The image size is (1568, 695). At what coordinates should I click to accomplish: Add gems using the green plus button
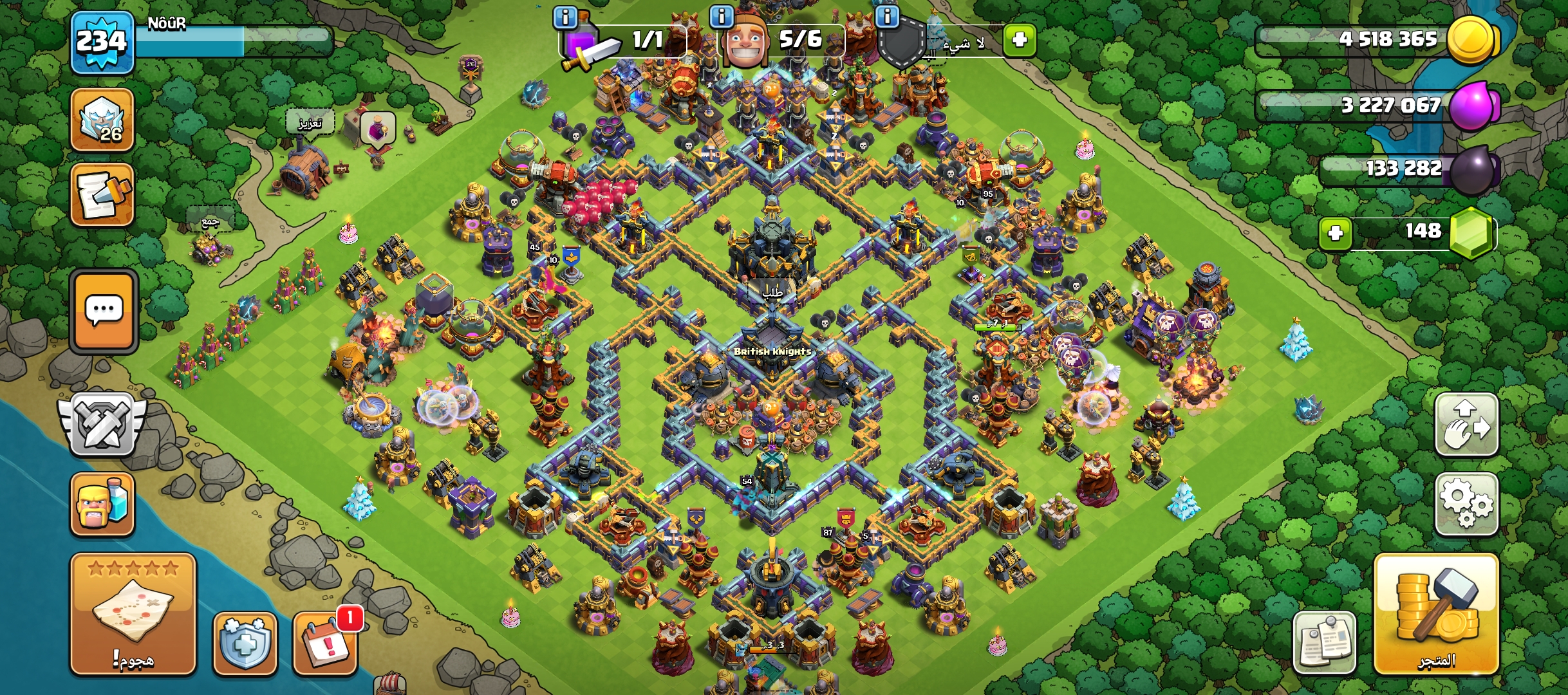(1335, 232)
